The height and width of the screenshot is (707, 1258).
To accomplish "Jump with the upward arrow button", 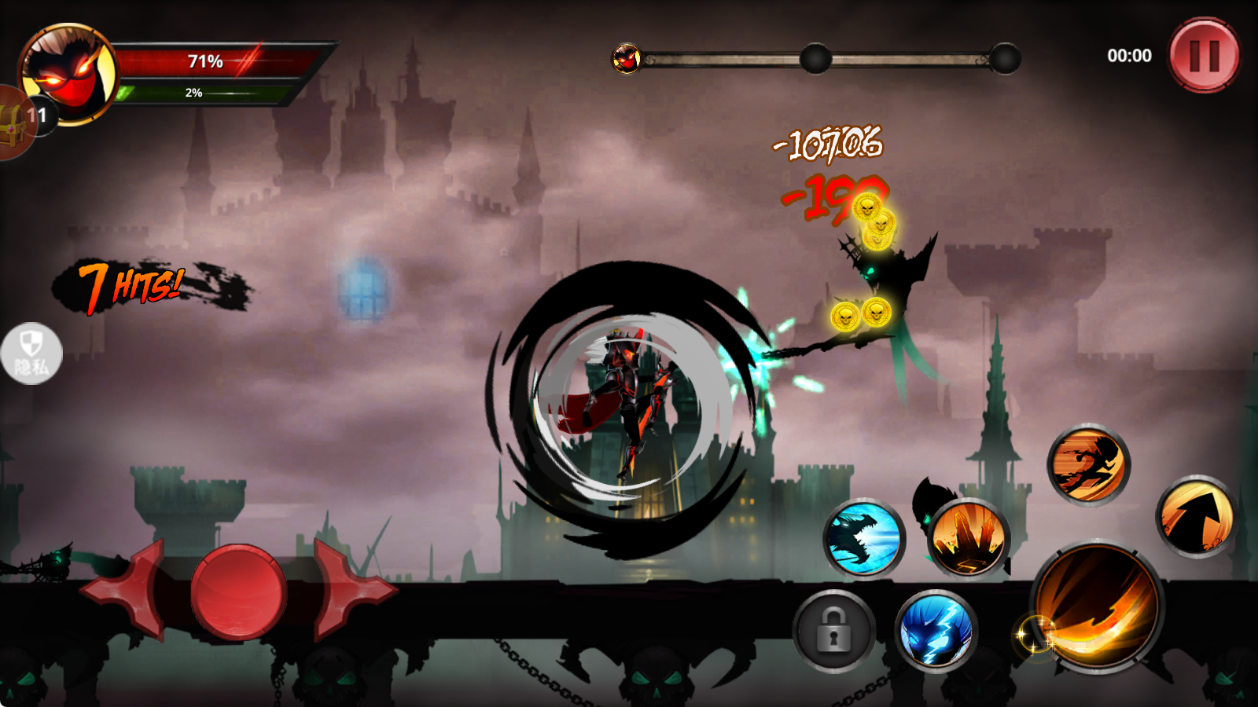I will [x=1197, y=516].
